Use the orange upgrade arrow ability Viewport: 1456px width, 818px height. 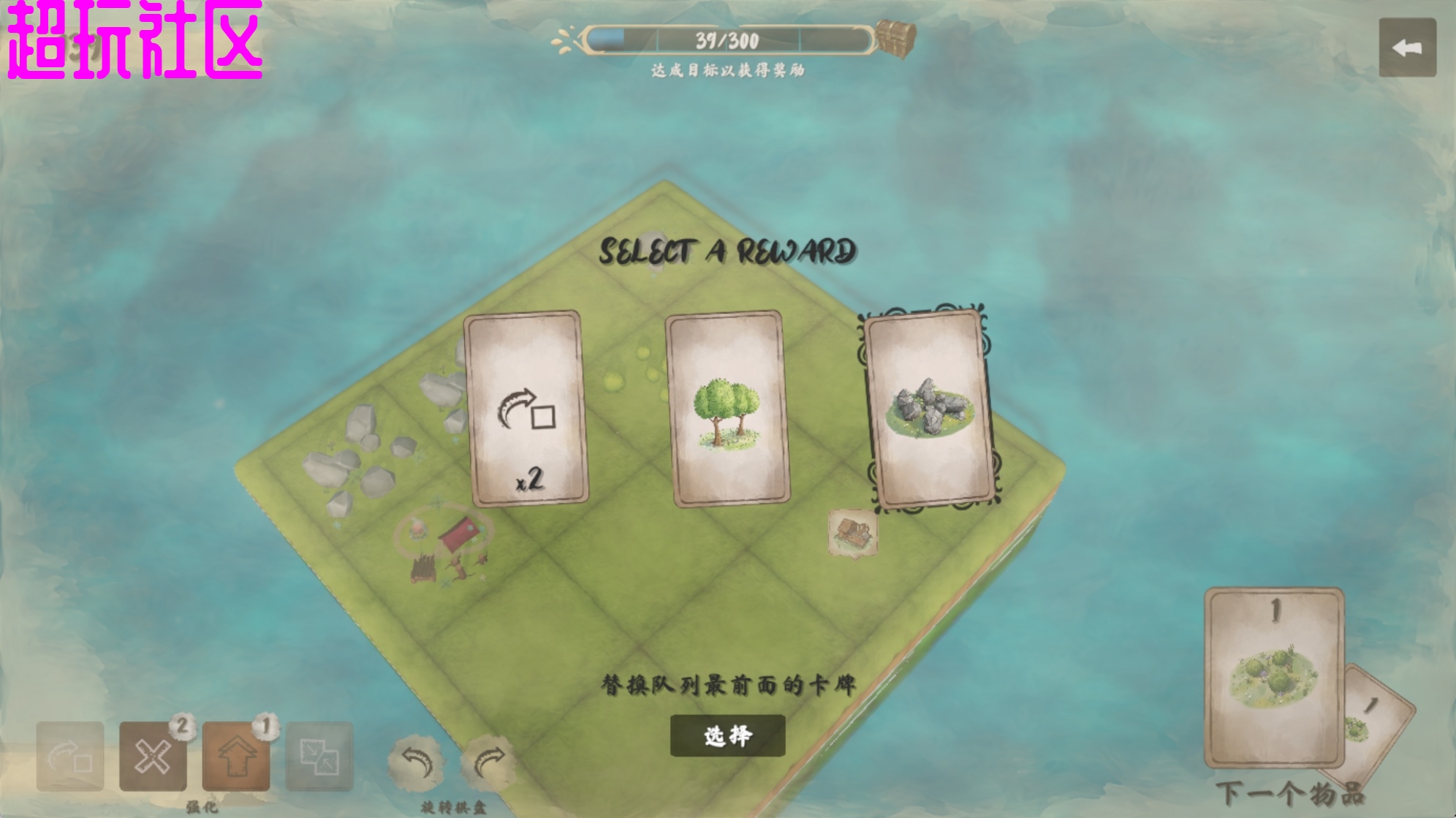[x=236, y=757]
